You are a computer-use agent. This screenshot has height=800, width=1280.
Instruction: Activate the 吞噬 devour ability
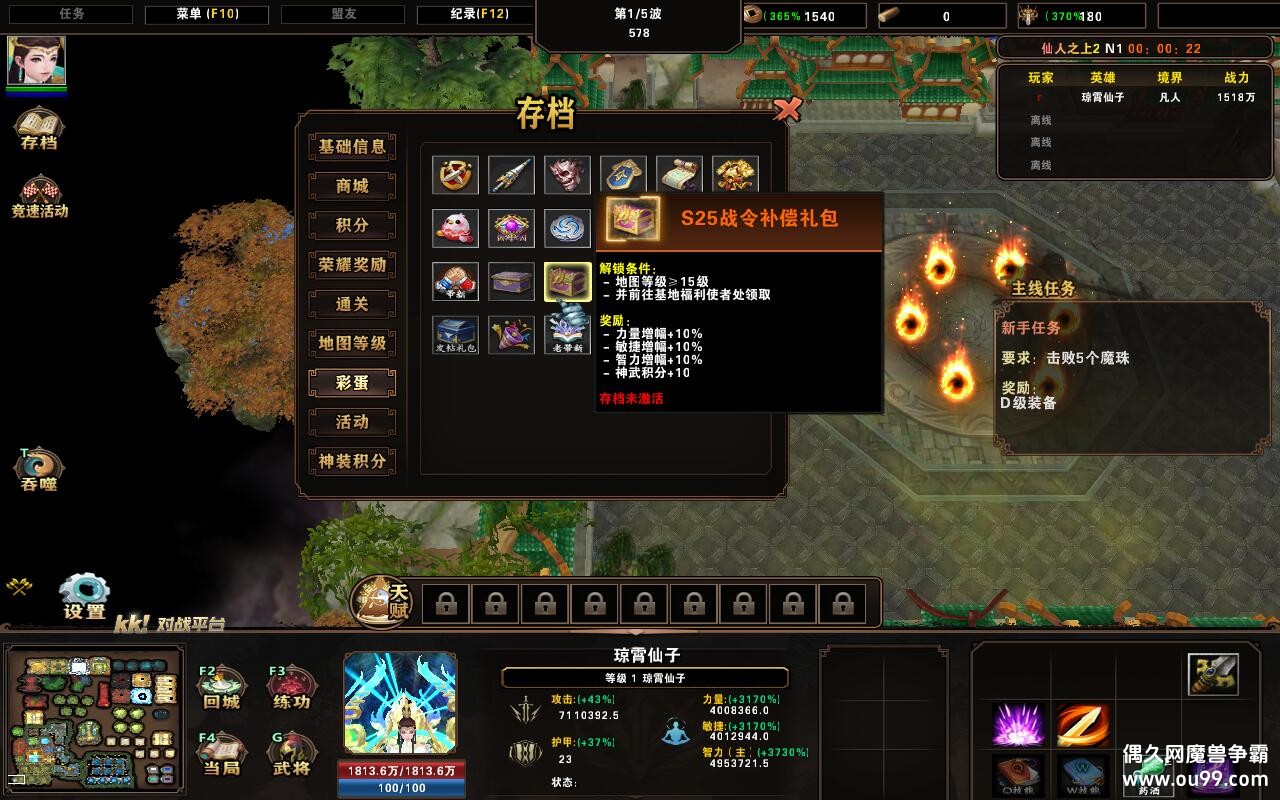(39, 467)
